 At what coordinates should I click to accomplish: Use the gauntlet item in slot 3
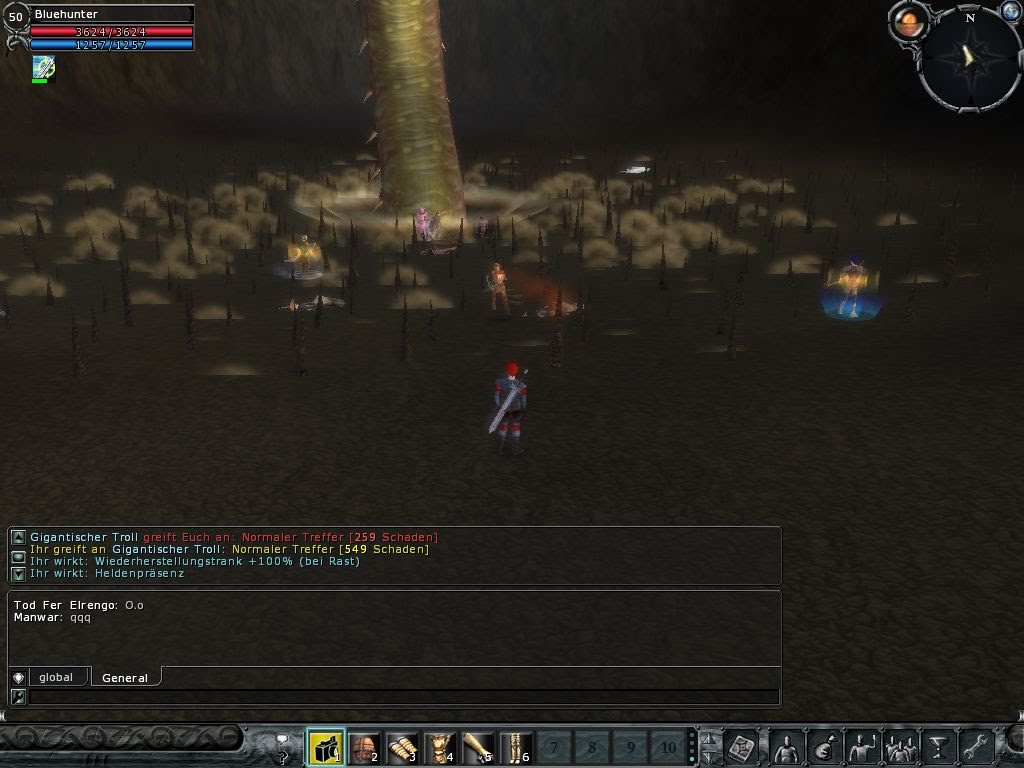coord(401,747)
